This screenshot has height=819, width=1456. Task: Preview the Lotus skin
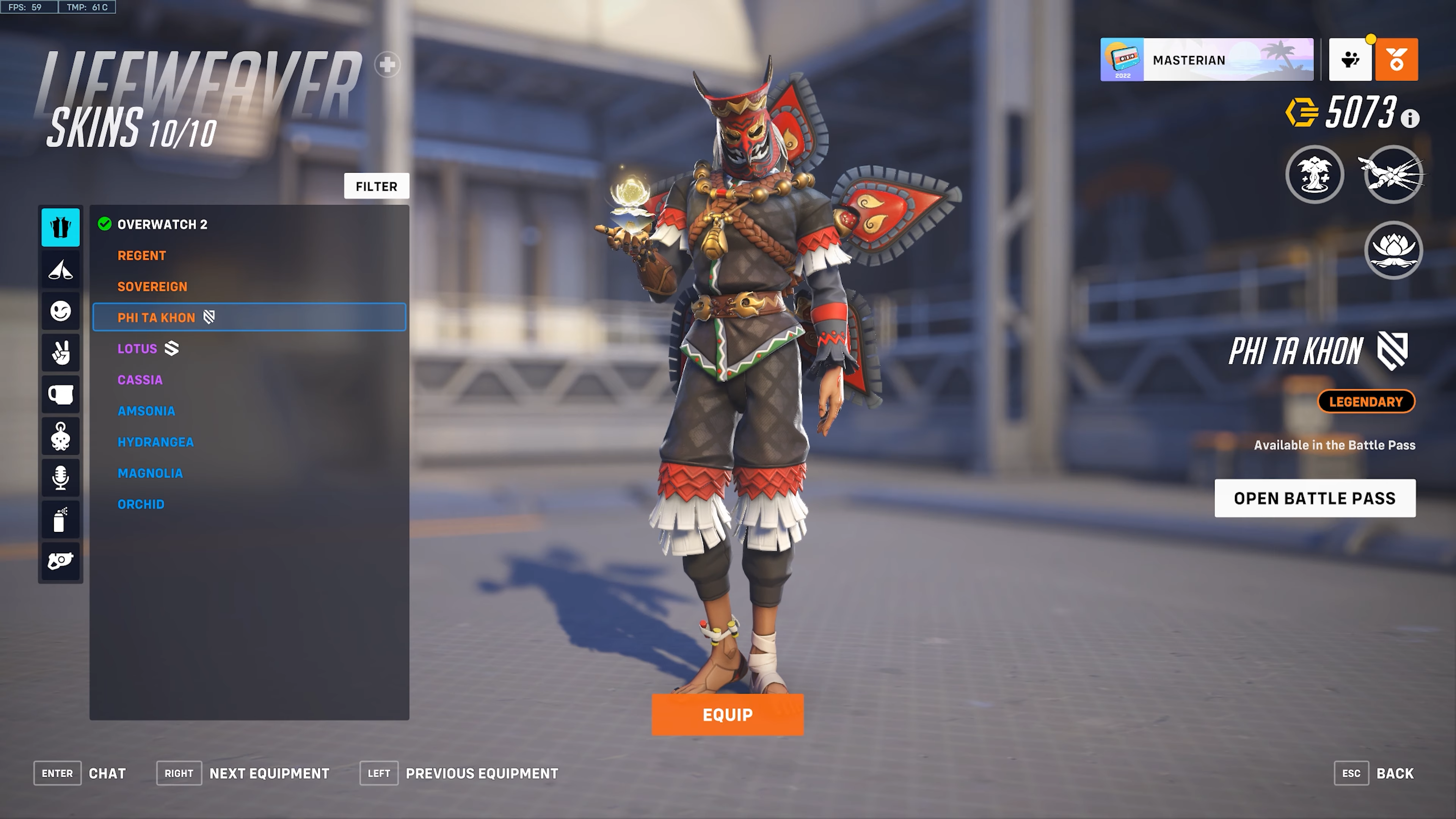click(137, 349)
